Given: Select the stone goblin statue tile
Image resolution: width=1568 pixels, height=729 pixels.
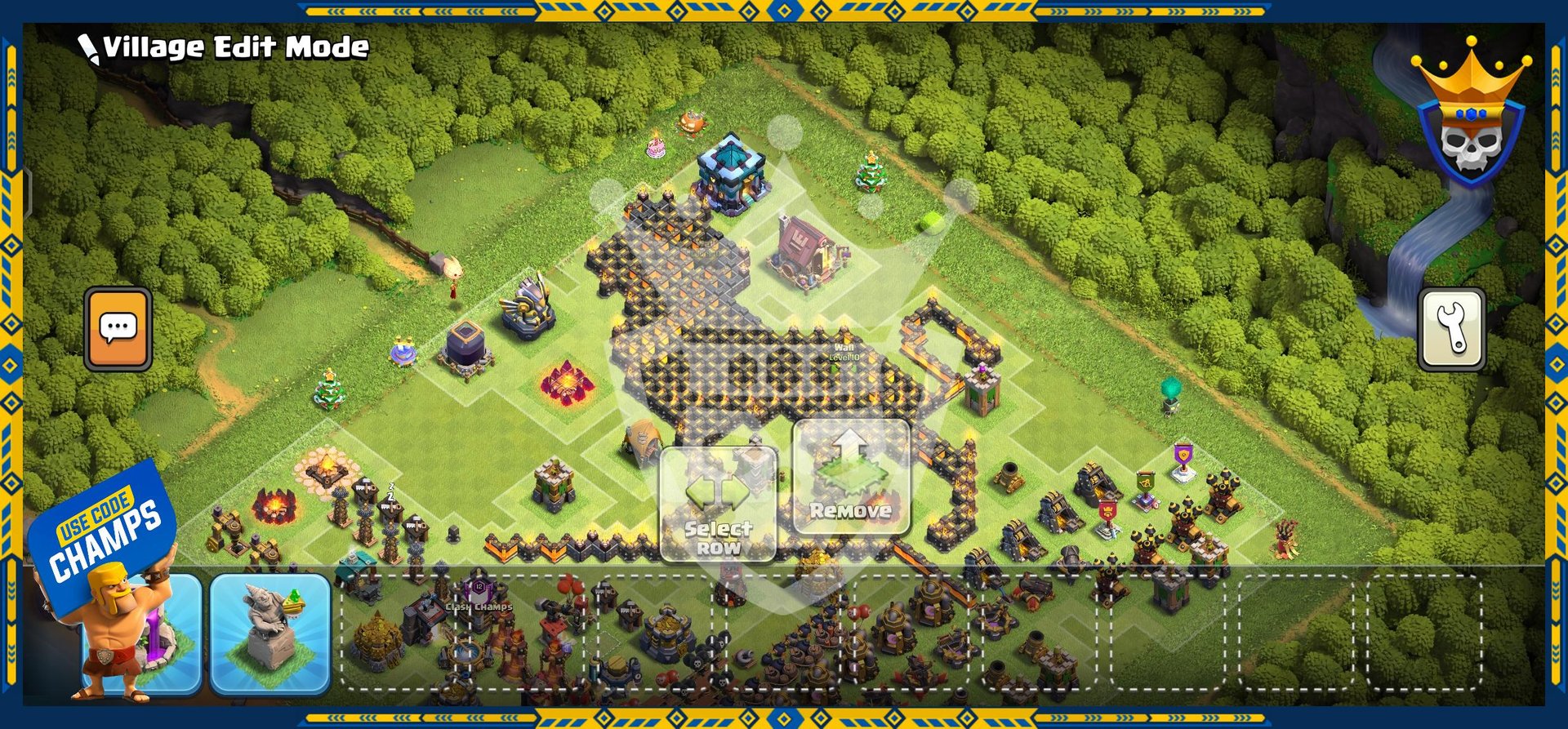Looking at the screenshot, I should (270, 633).
